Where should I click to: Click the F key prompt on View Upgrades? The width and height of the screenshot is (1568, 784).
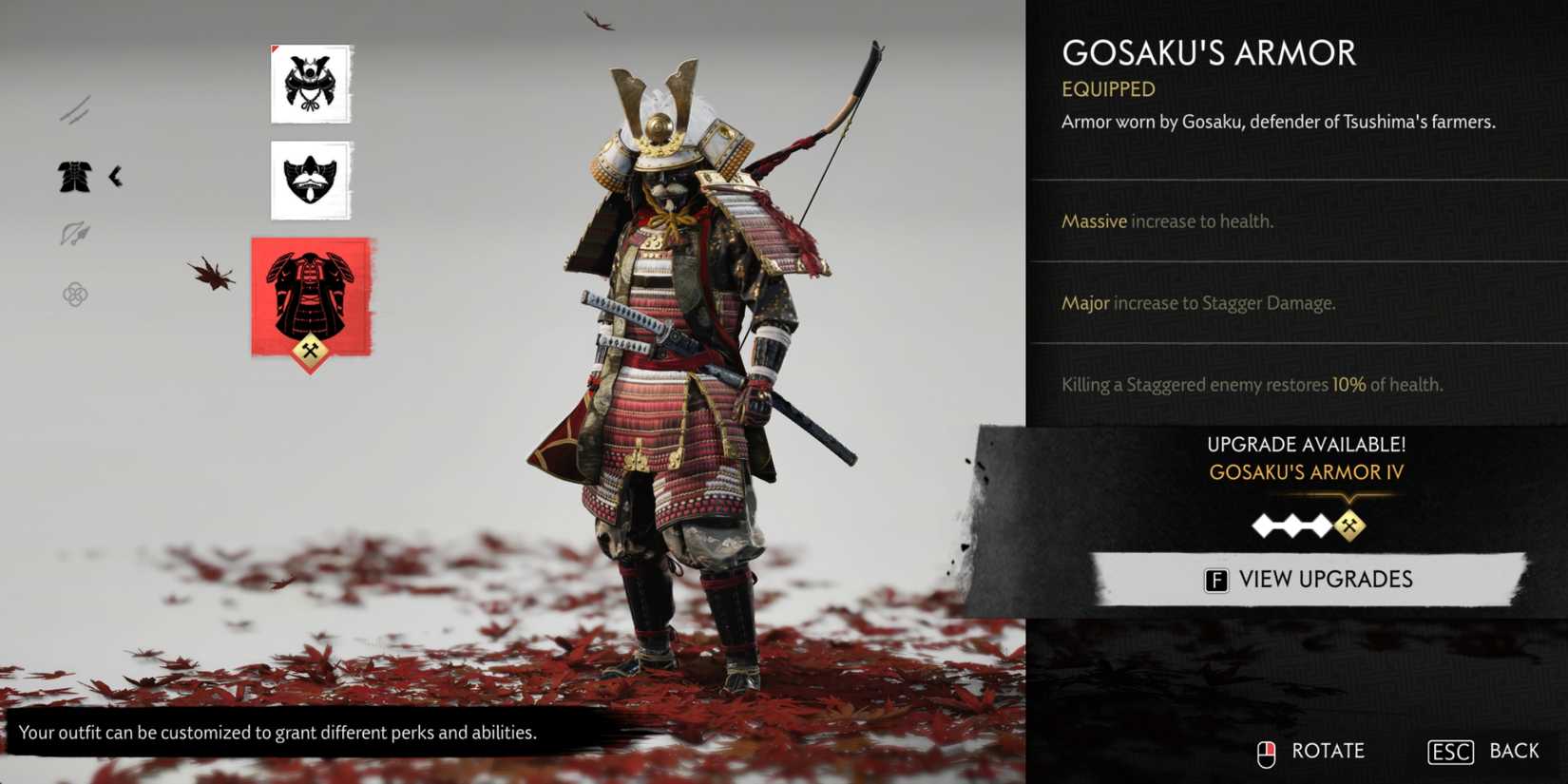(1216, 579)
